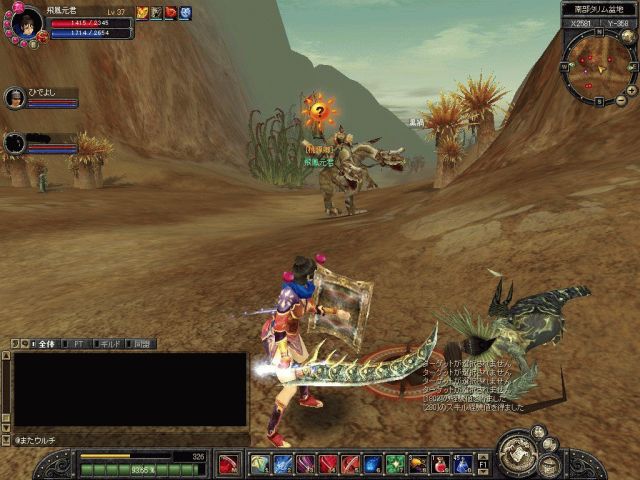Open the PT chat tab

(78, 344)
